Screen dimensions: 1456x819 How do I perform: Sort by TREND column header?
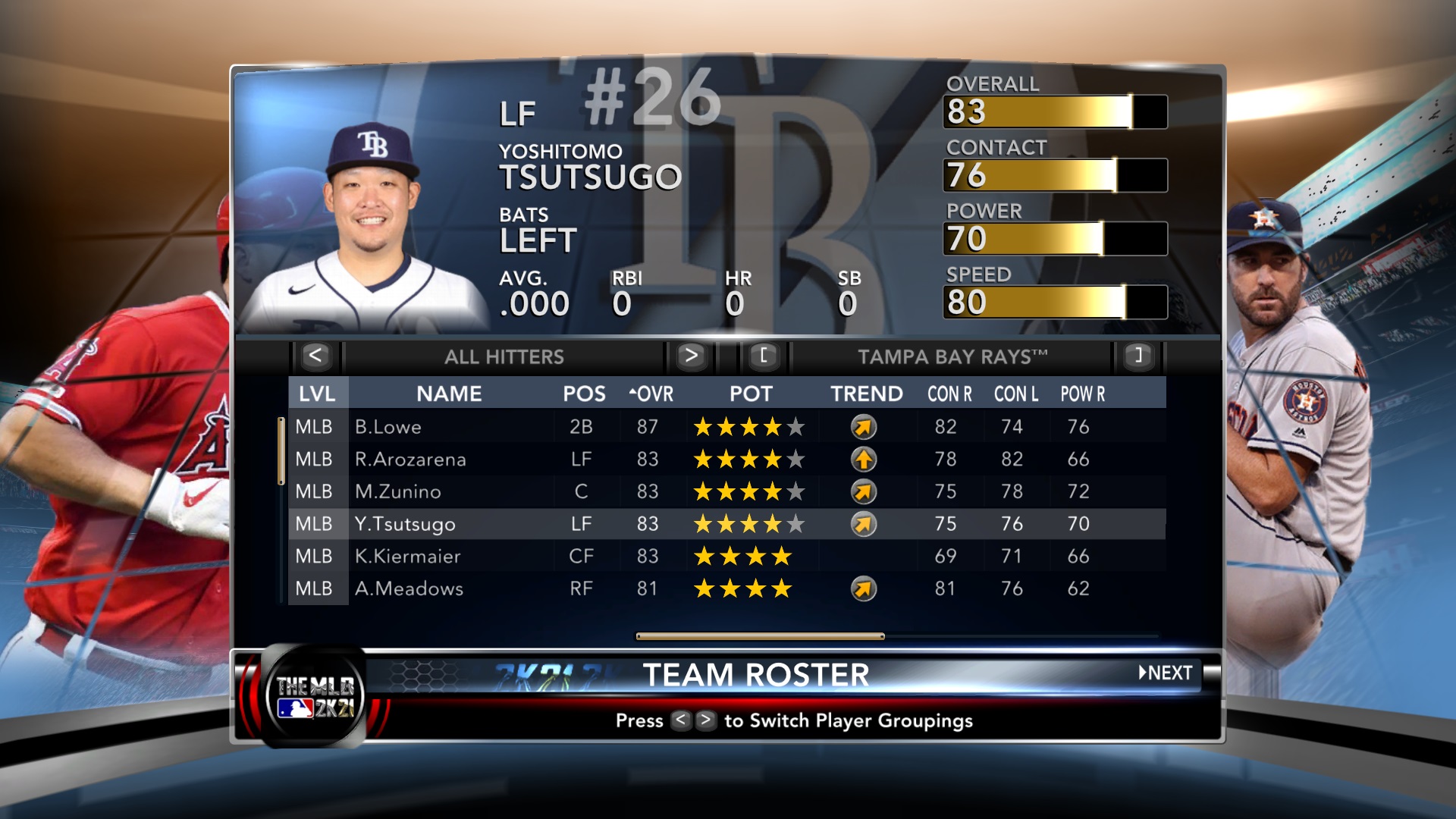pyautogui.click(x=866, y=394)
